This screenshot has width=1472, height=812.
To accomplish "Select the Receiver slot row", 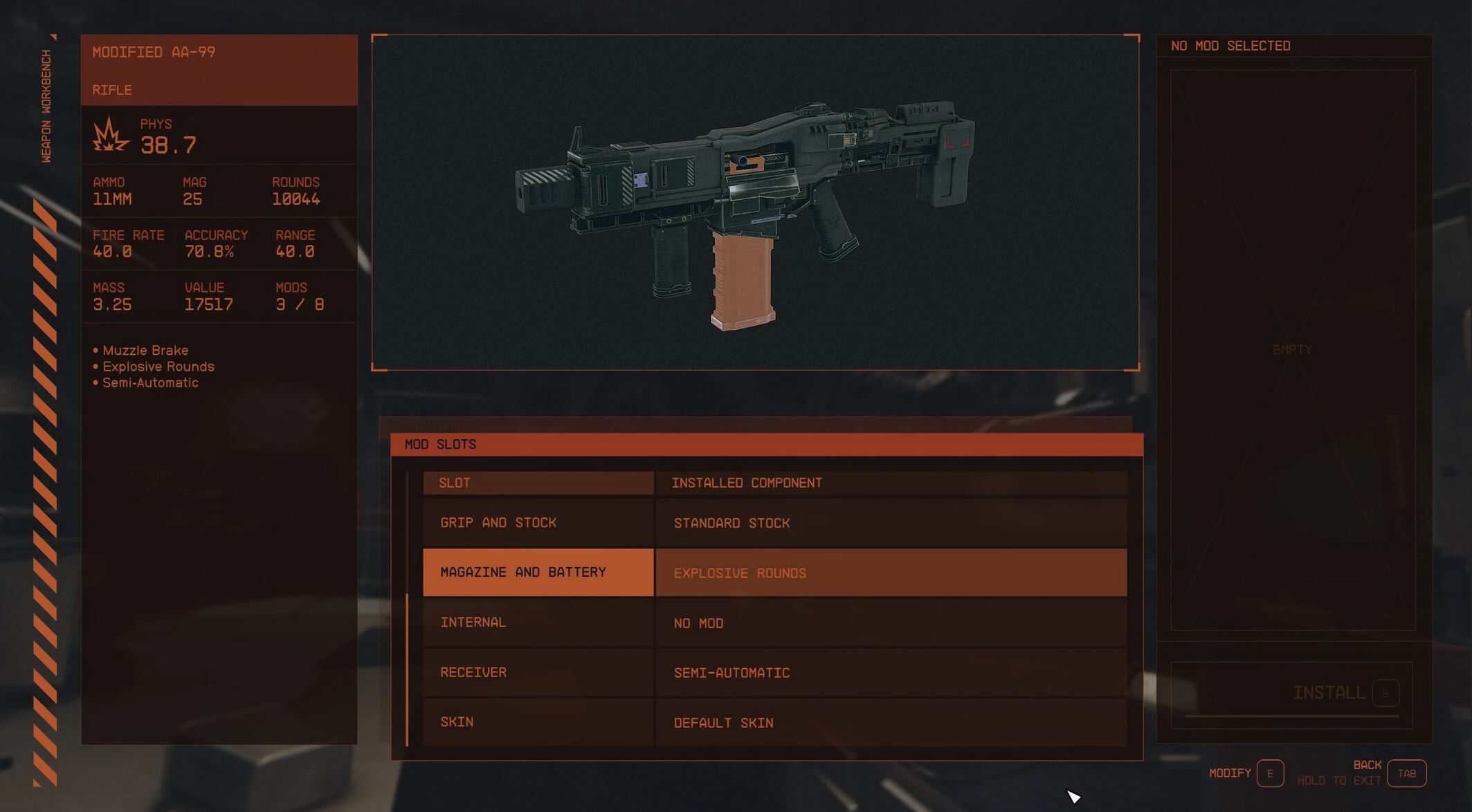I will point(538,672).
